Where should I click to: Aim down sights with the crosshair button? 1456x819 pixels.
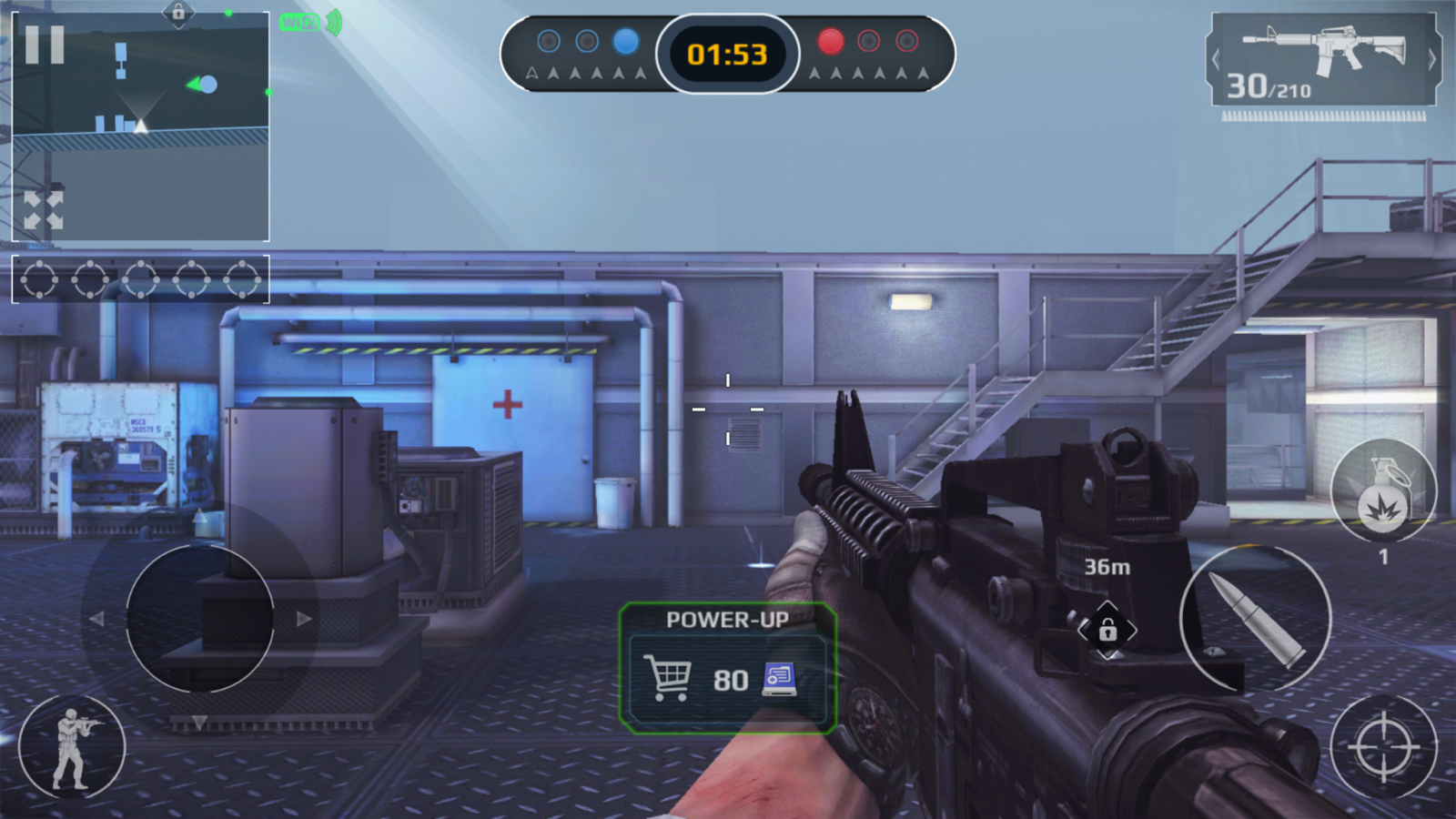[x=1382, y=748]
